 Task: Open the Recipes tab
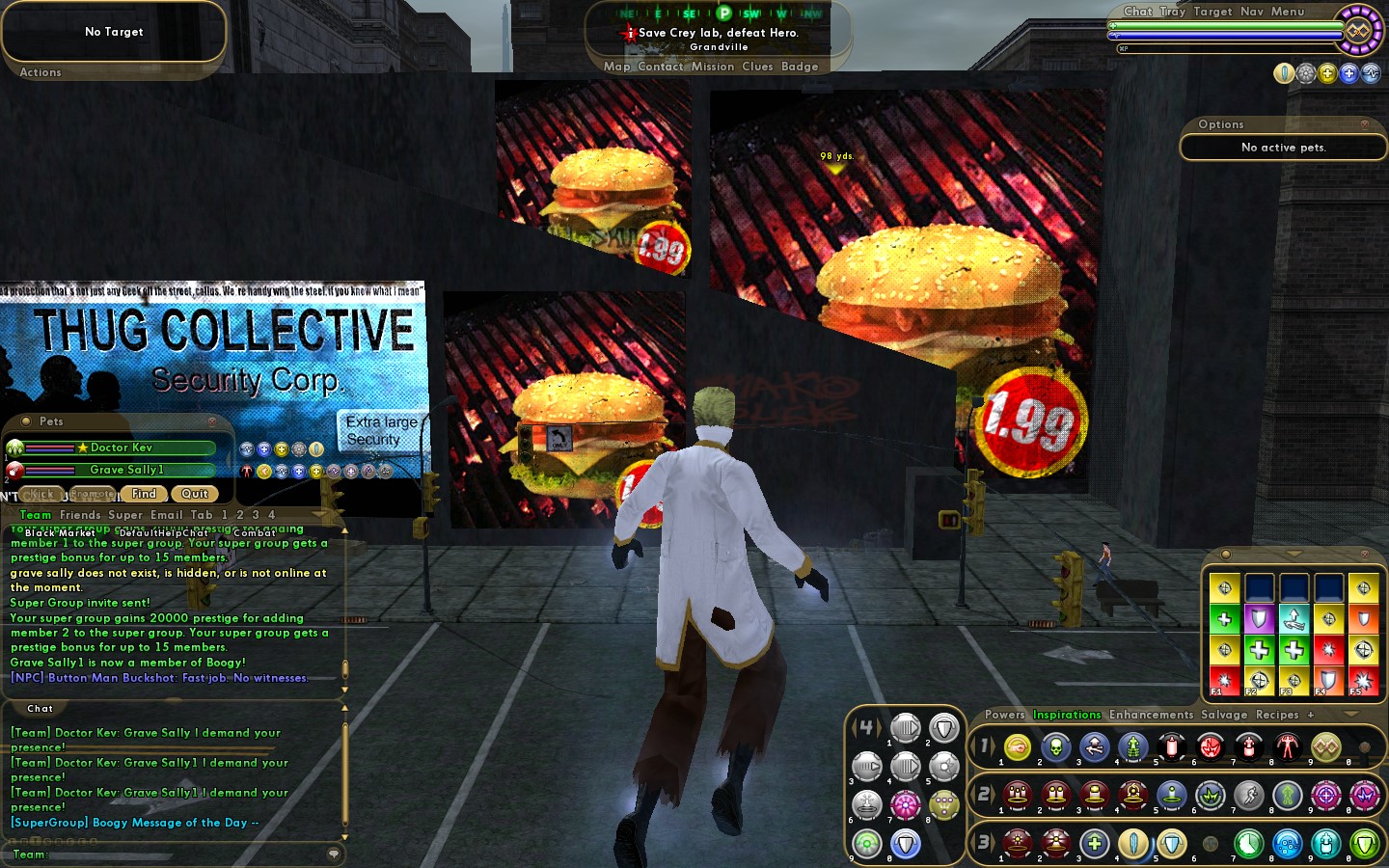1277,715
